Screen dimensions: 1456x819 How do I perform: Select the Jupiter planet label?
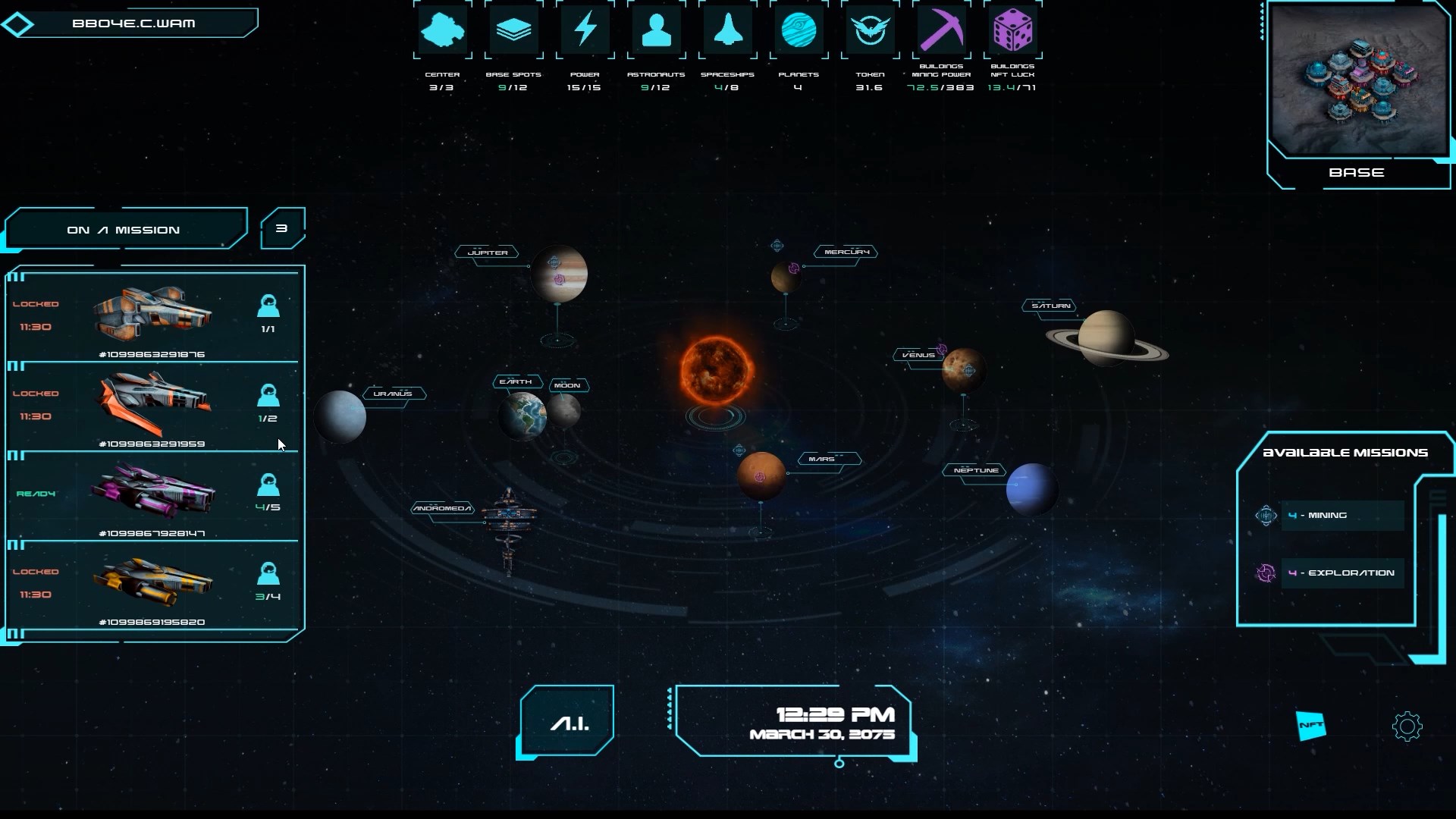pos(488,253)
